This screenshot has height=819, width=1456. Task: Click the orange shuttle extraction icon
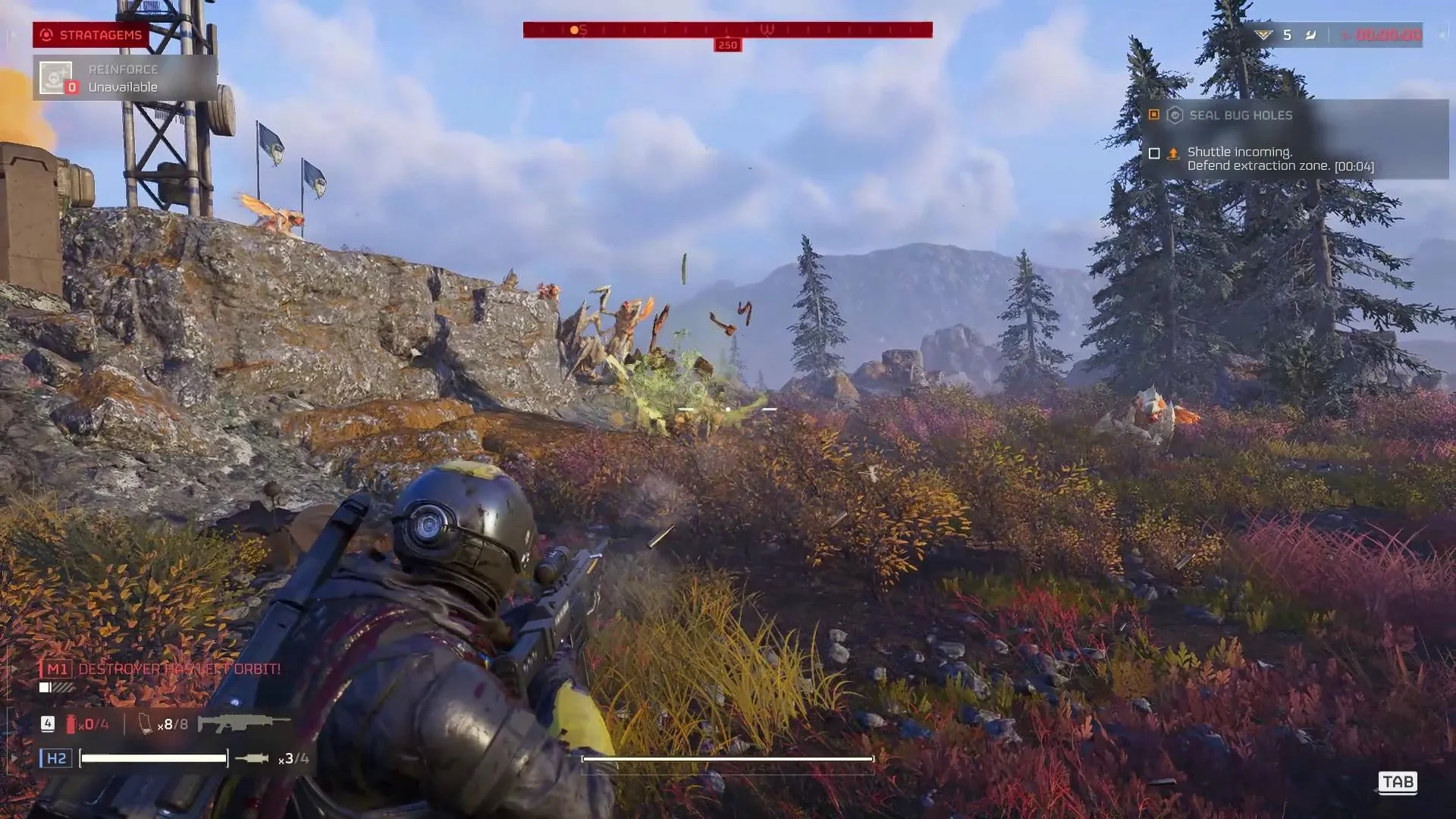tap(1173, 153)
